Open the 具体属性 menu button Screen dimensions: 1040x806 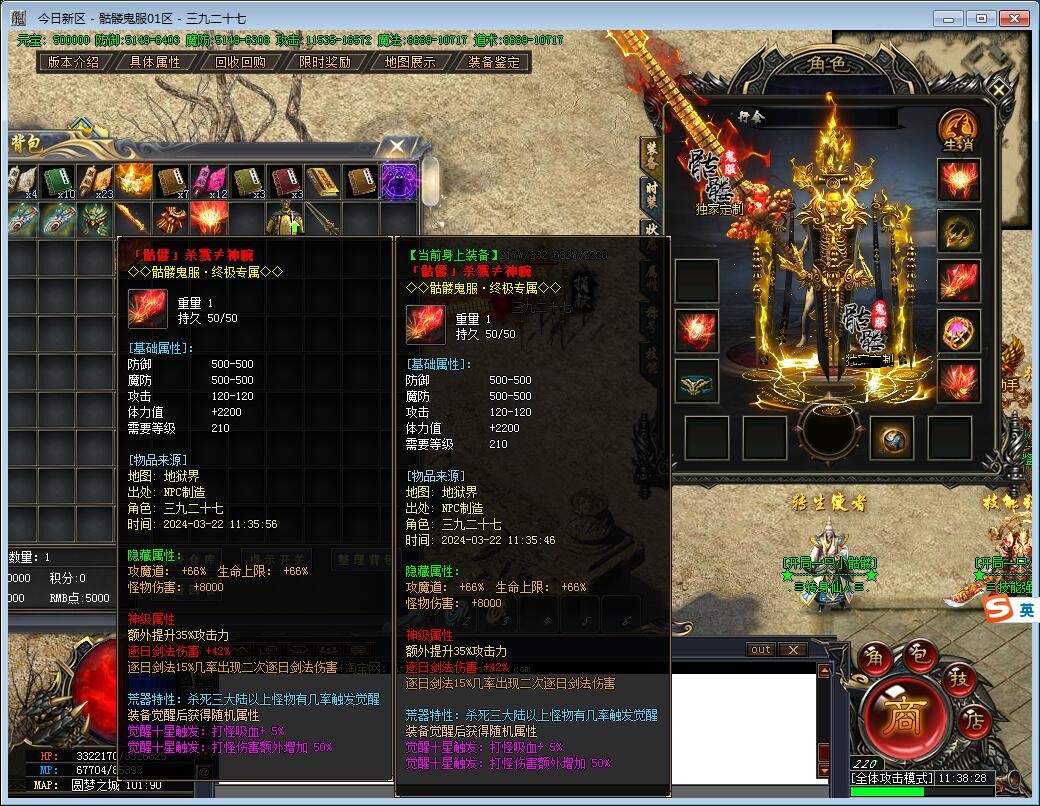(x=155, y=62)
